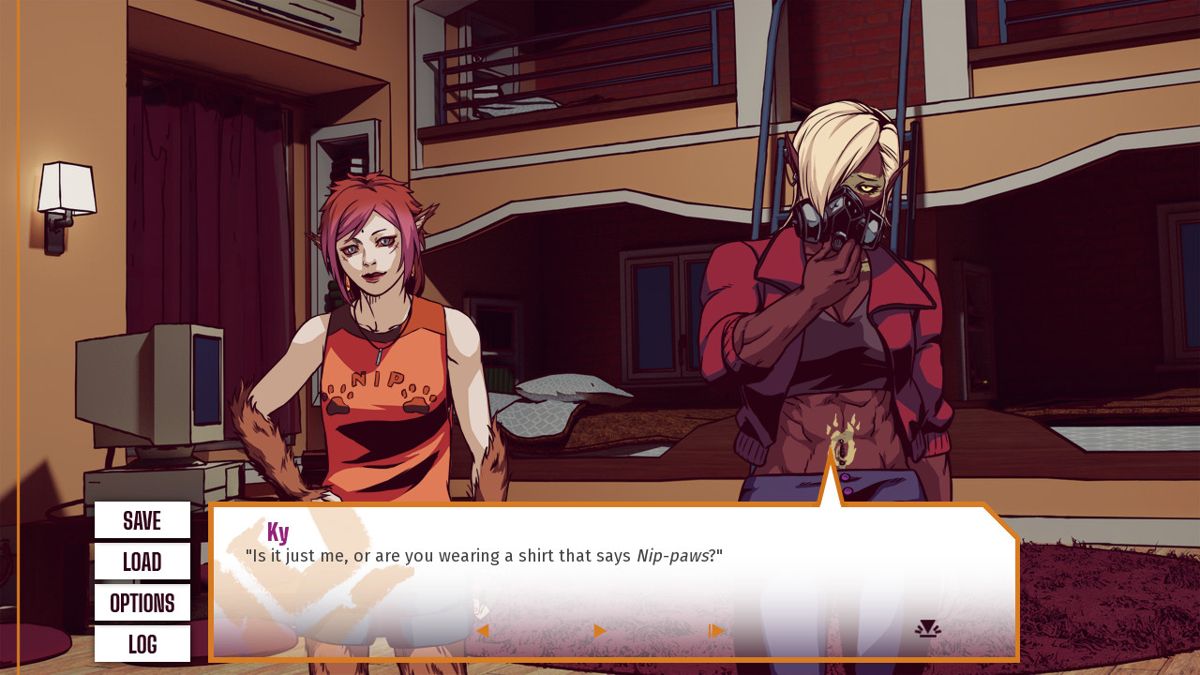
Task: Open the Options menu
Action: click(x=142, y=603)
